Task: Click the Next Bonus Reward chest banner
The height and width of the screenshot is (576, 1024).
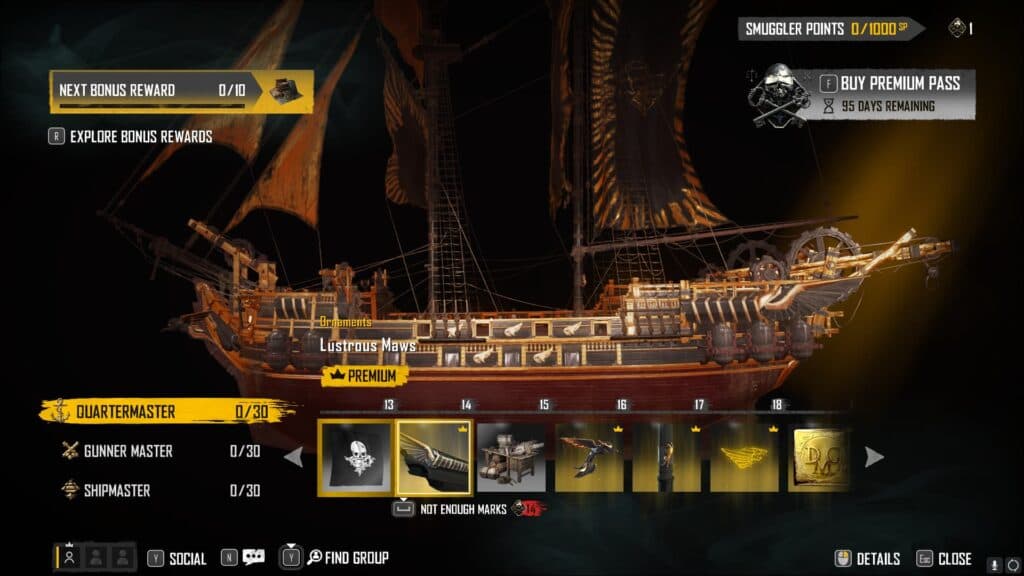Action: (x=182, y=90)
